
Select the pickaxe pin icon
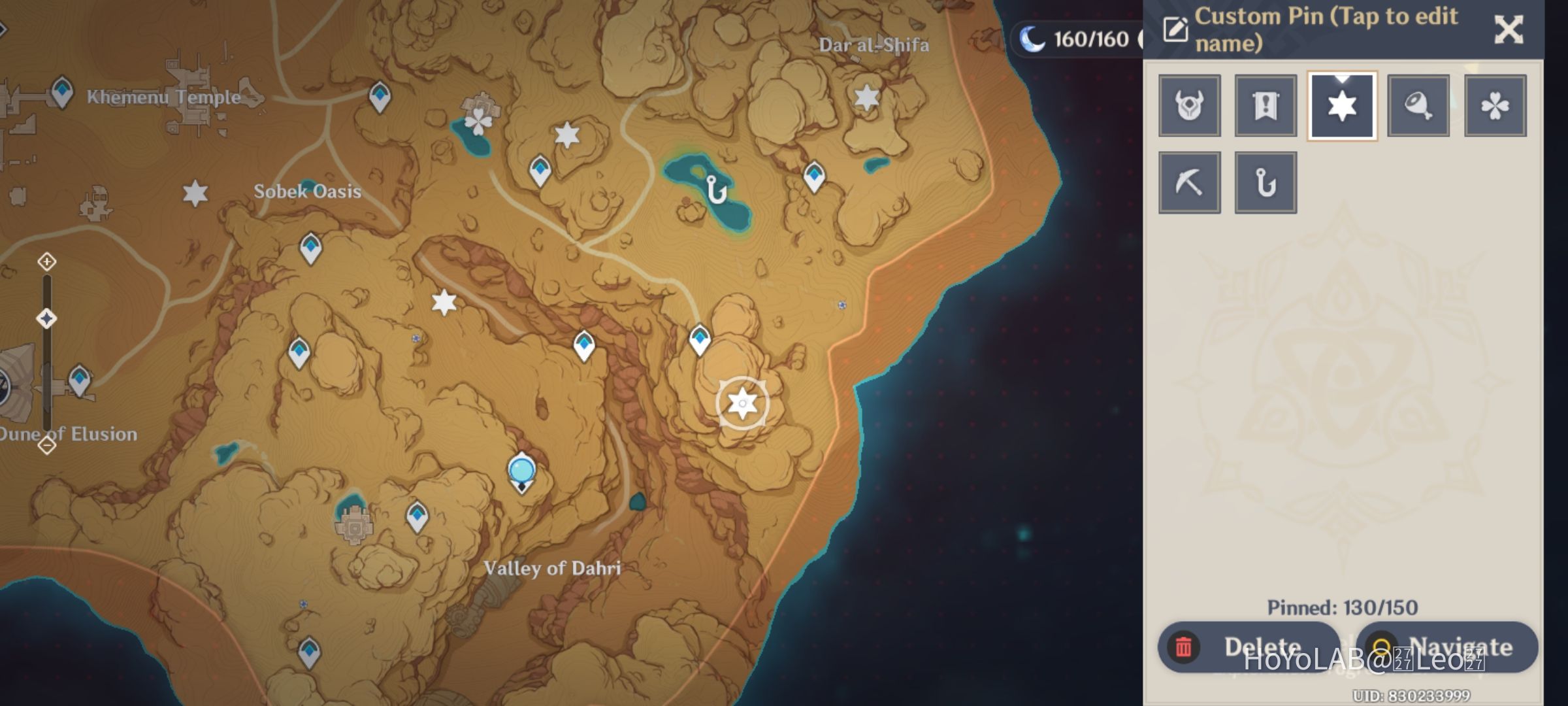(1189, 182)
